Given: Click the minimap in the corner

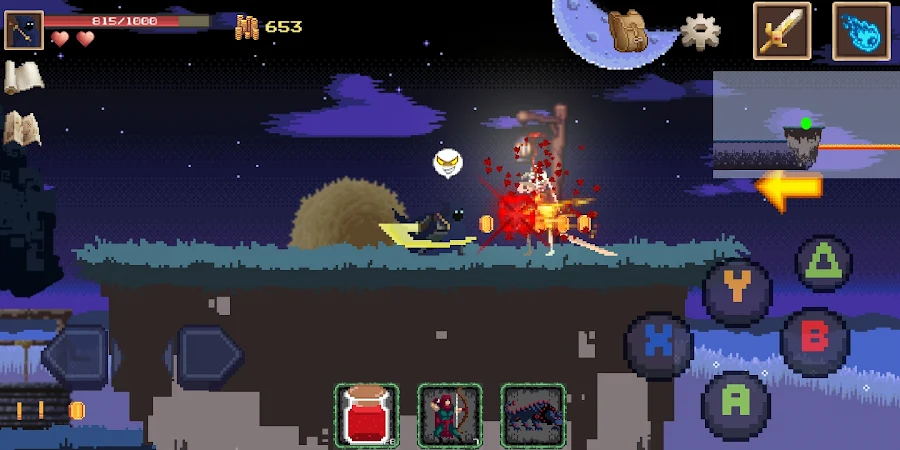Looking at the screenshot, I should (805, 125).
